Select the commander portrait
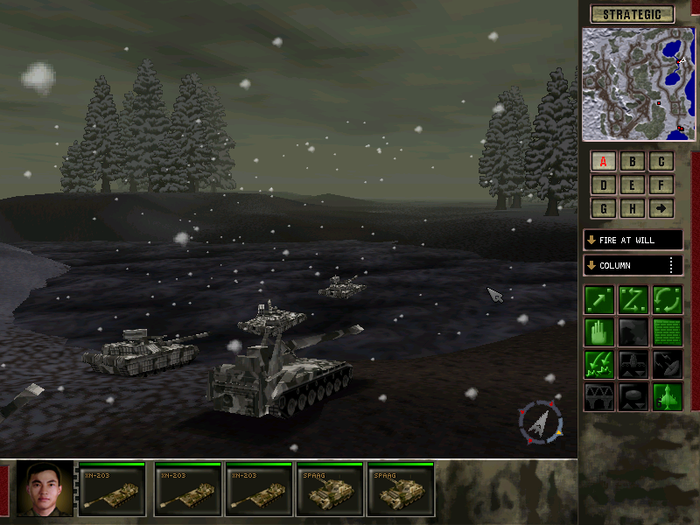Viewport: 700px width, 525px height. tap(46, 489)
